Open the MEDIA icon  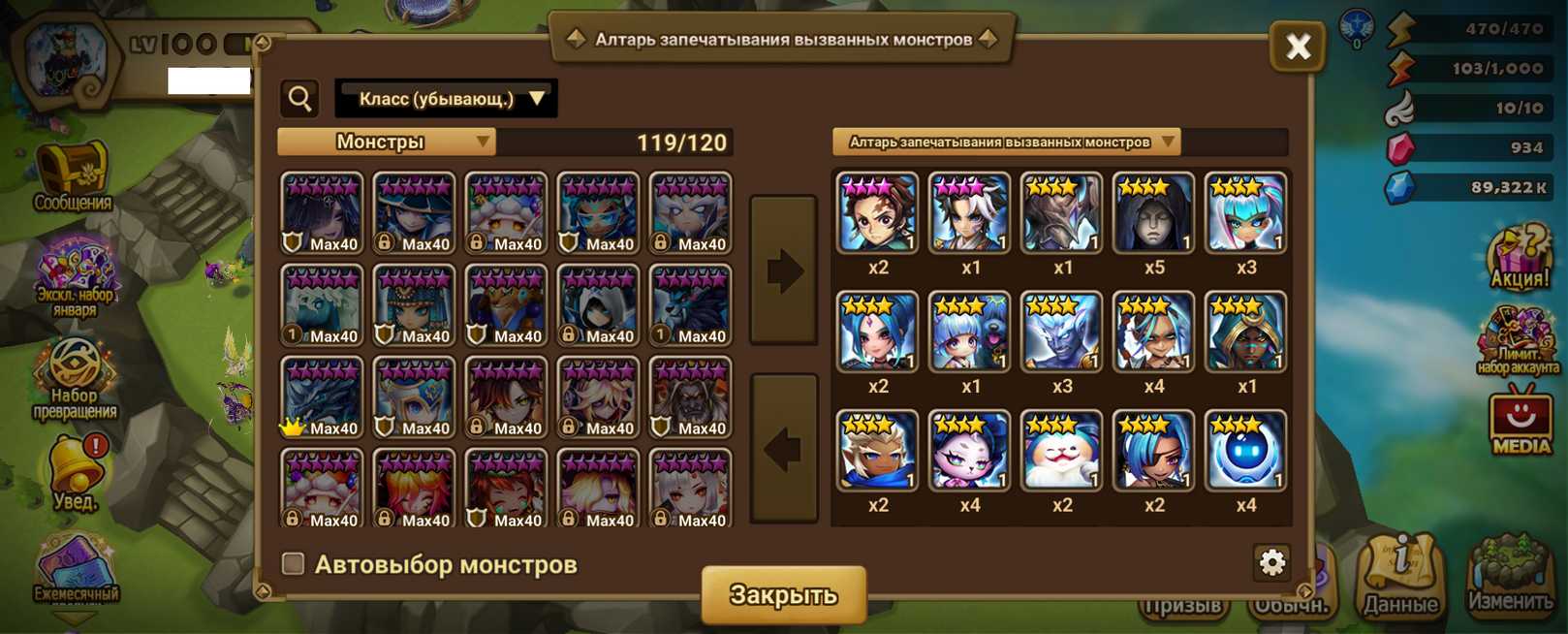click(x=1520, y=420)
